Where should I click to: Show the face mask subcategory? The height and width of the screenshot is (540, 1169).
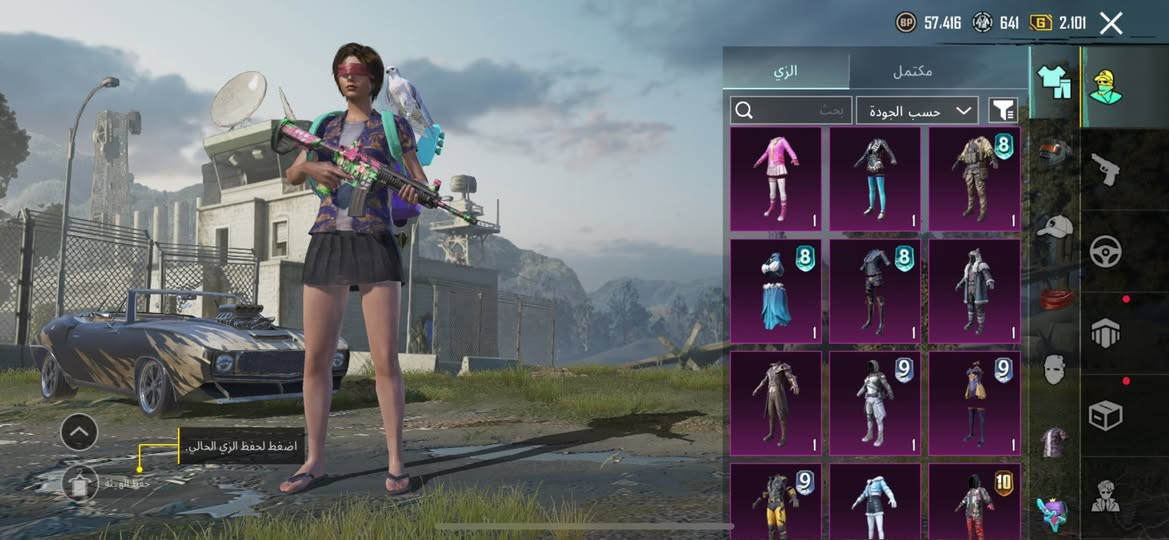tap(1053, 369)
